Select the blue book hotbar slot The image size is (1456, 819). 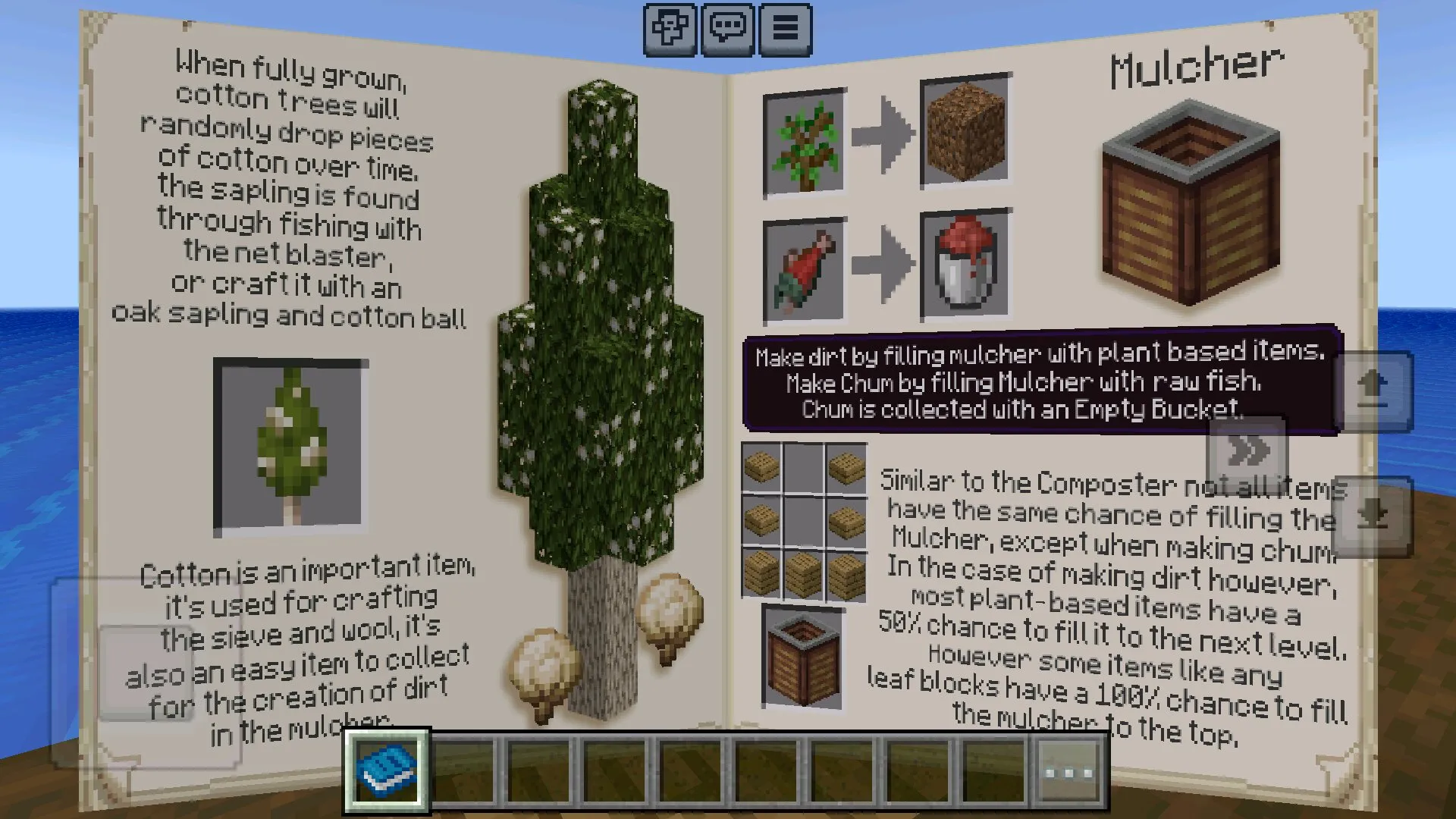pyautogui.click(x=387, y=771)
